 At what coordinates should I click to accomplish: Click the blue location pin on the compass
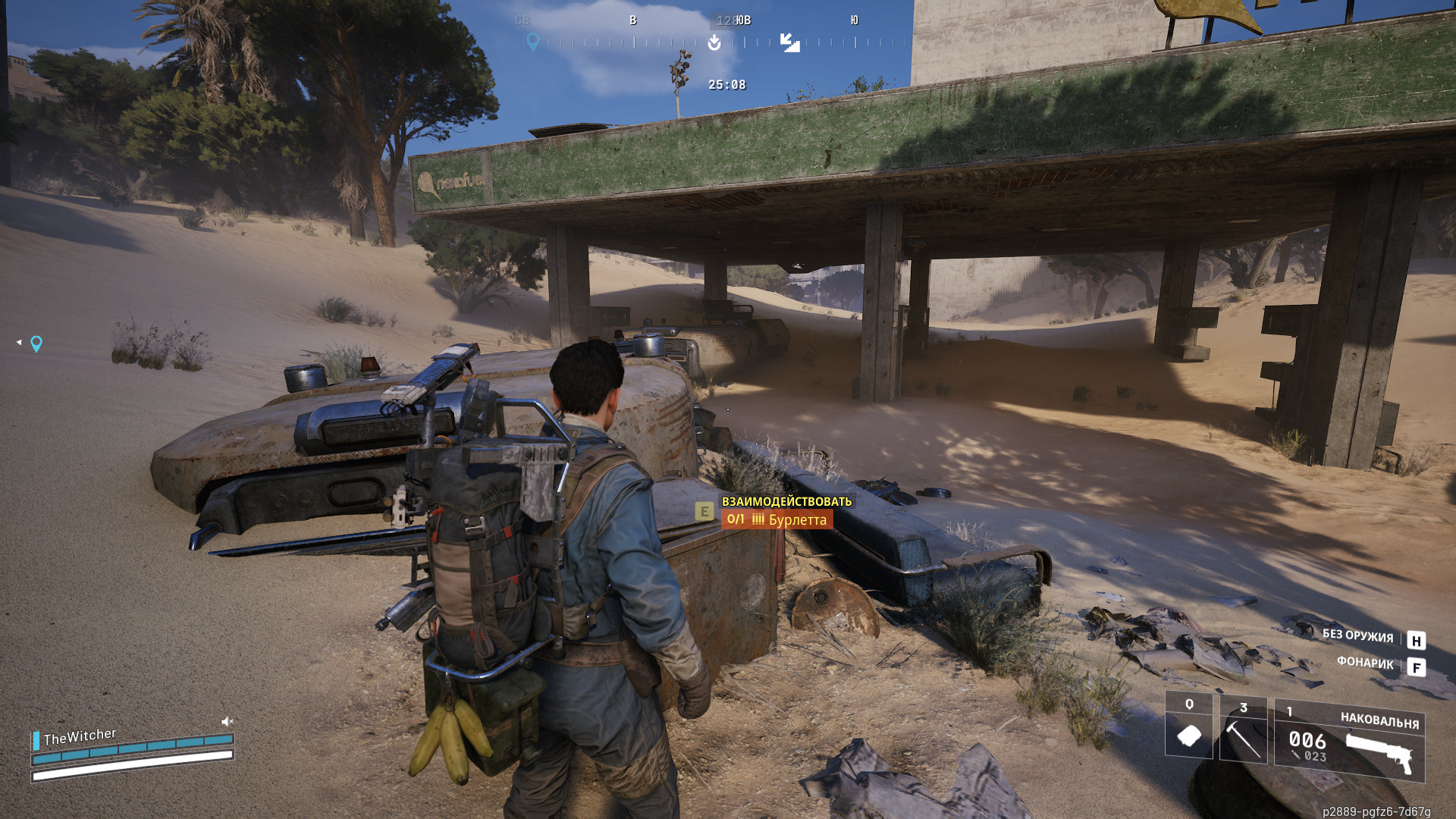[x=533, y=42]
